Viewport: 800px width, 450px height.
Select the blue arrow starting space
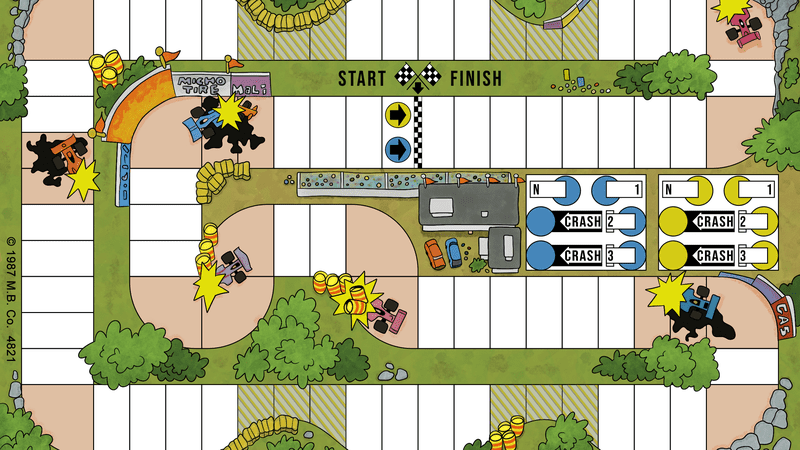(398, 151)
